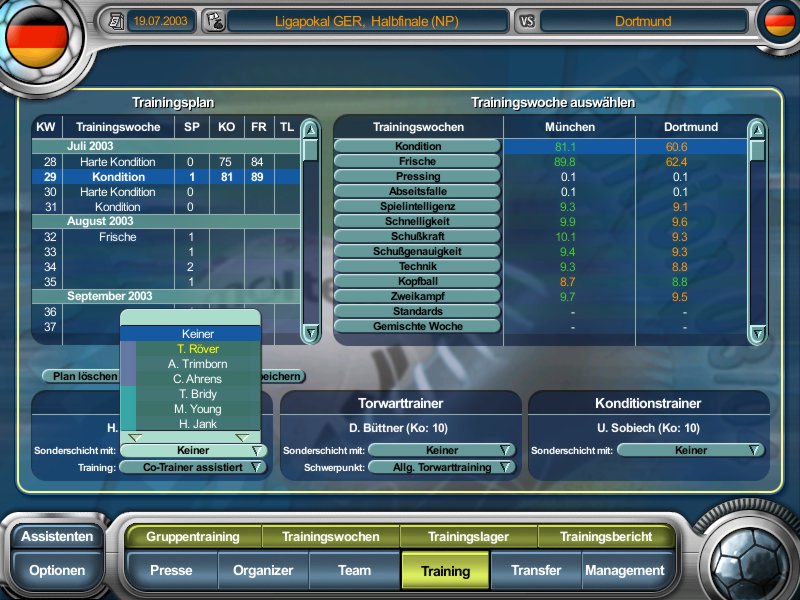The height and width of the screenshot is (600, 800).
Task: Open the Gruppentraining tab
Action: tap(192, 537)
